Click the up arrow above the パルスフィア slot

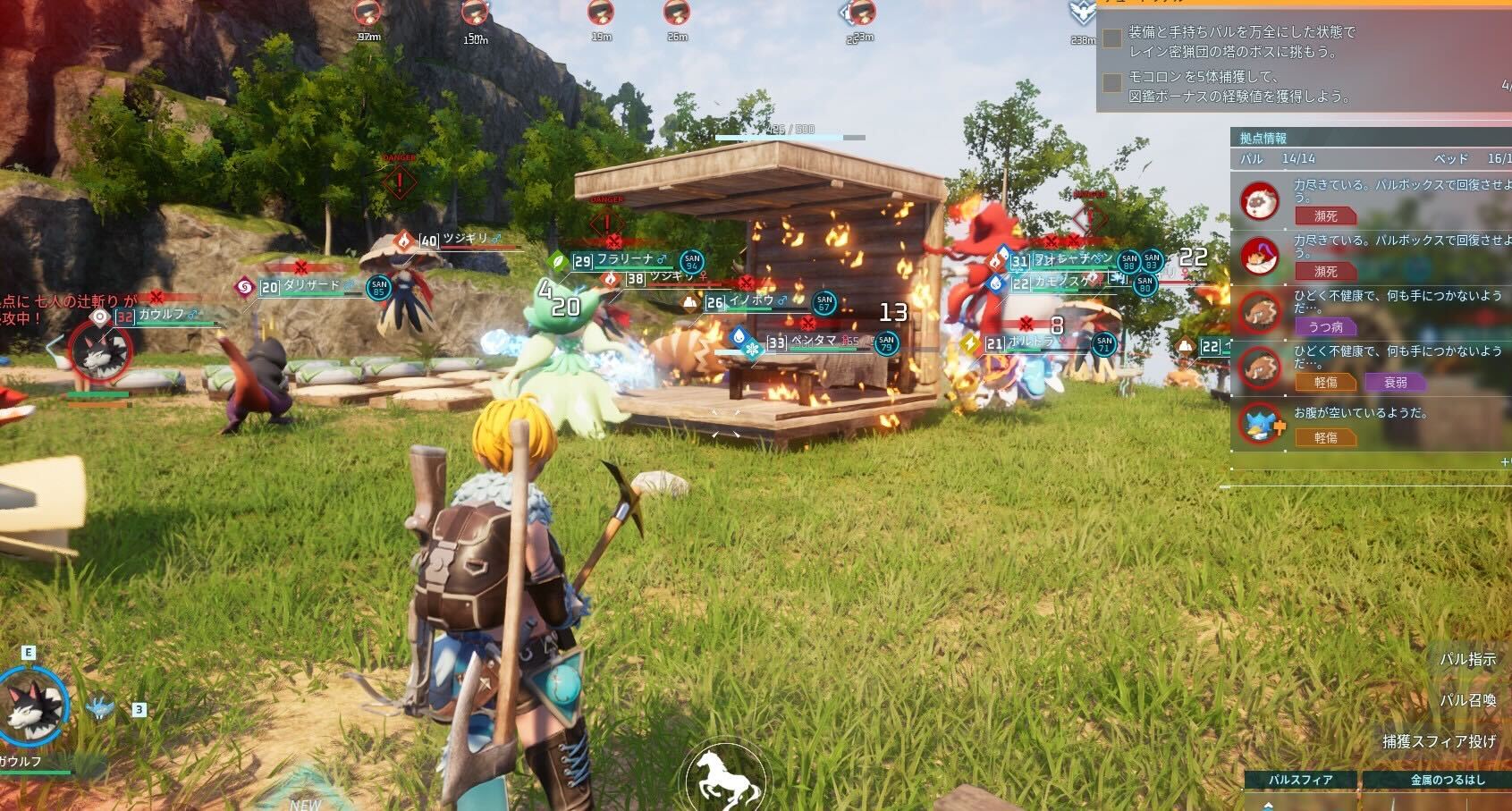1268,806
